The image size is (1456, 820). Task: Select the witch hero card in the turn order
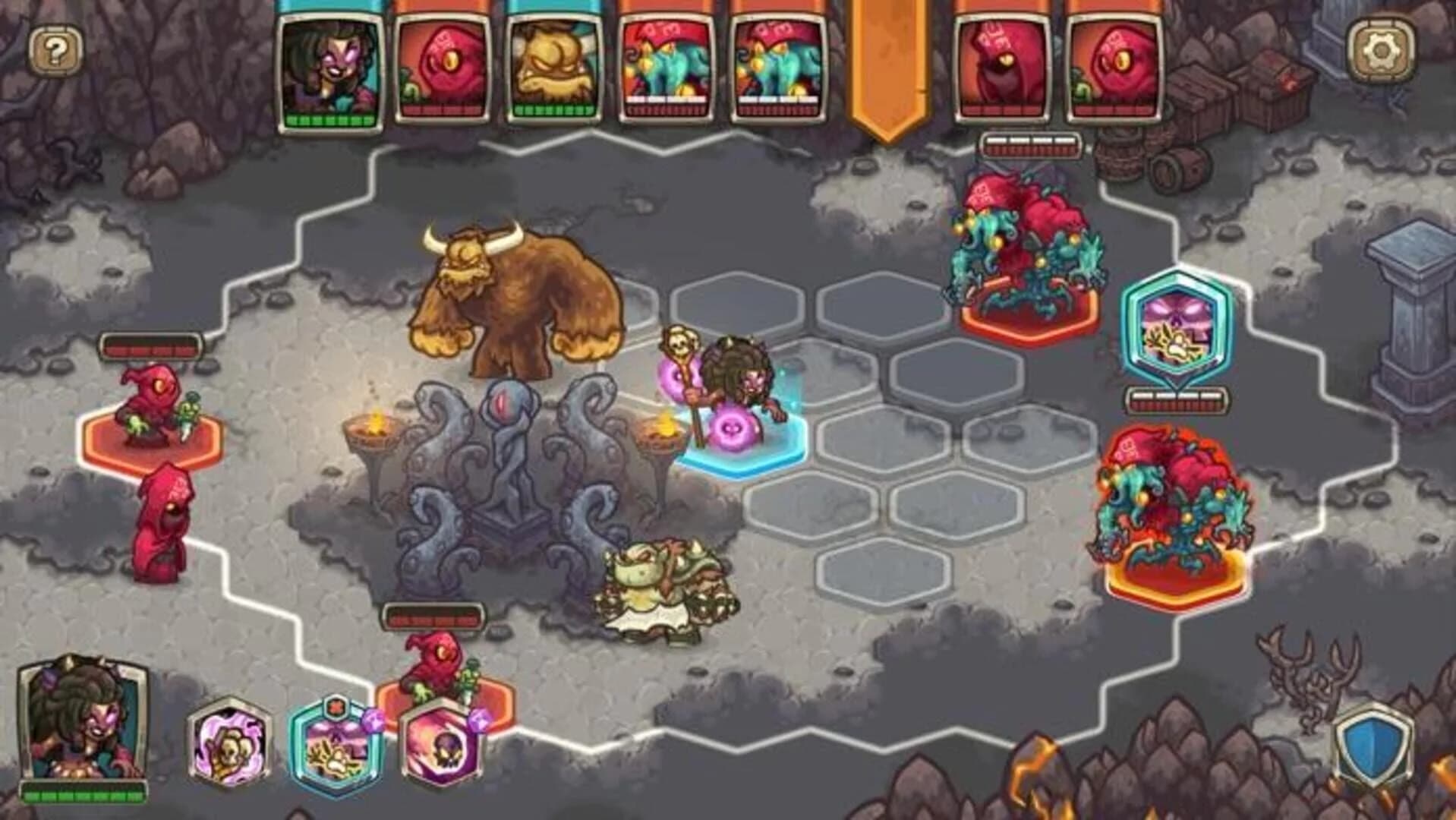[329, 68]
